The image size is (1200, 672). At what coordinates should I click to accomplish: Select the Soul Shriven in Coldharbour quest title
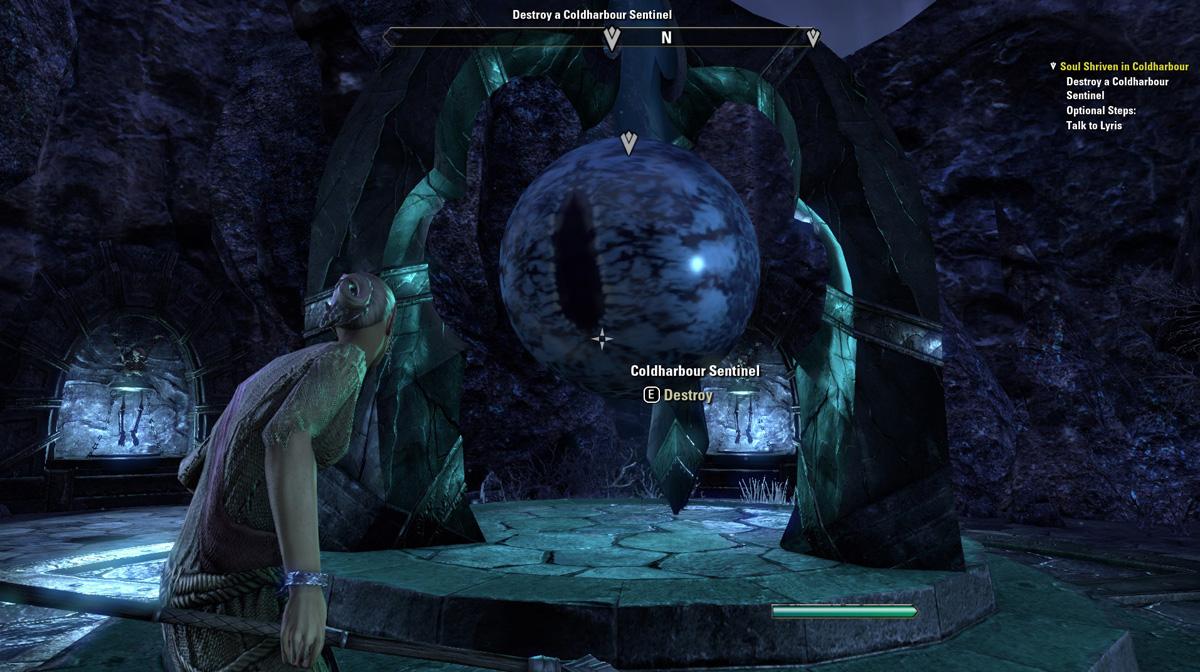click(x=1124, y=67)
